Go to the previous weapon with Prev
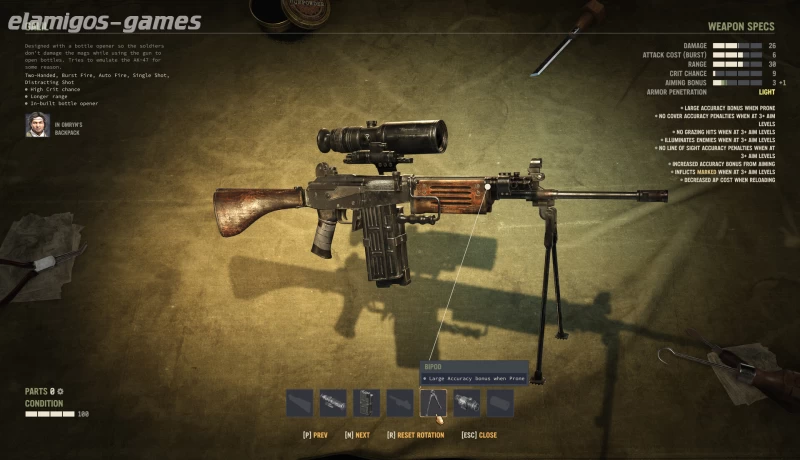Screen dimensions: 800x460 [x=315, y=435]
